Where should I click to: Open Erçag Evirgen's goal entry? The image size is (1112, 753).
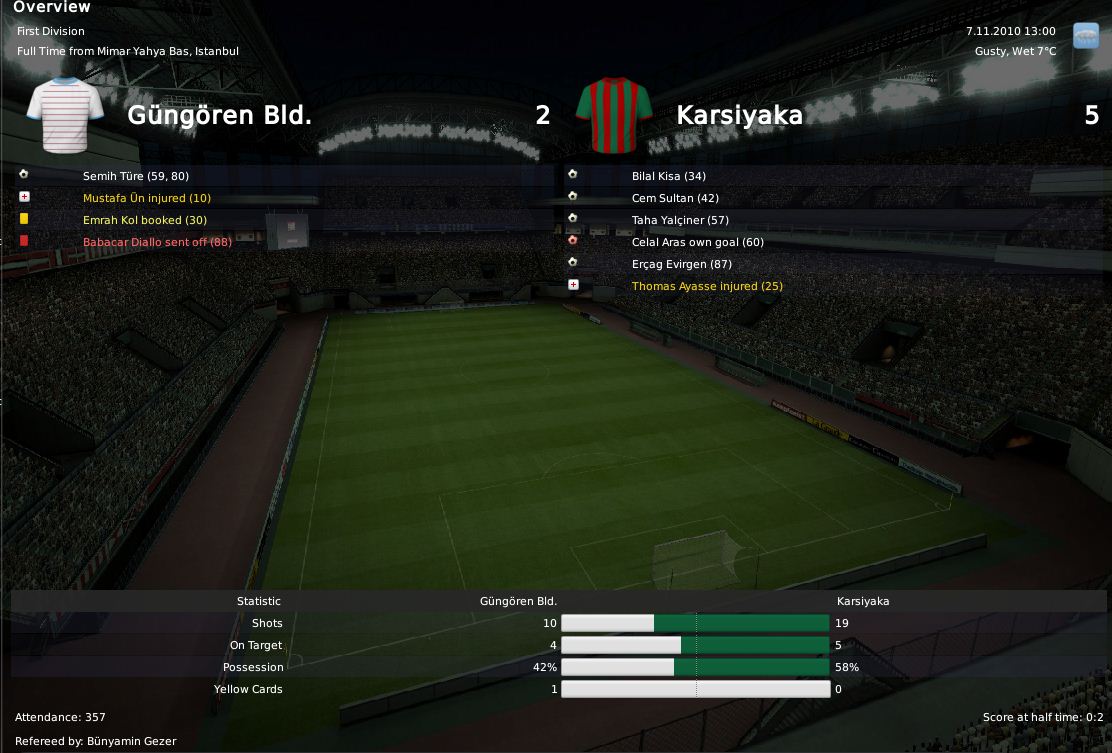pyautogui.click(x=681, y=264)
